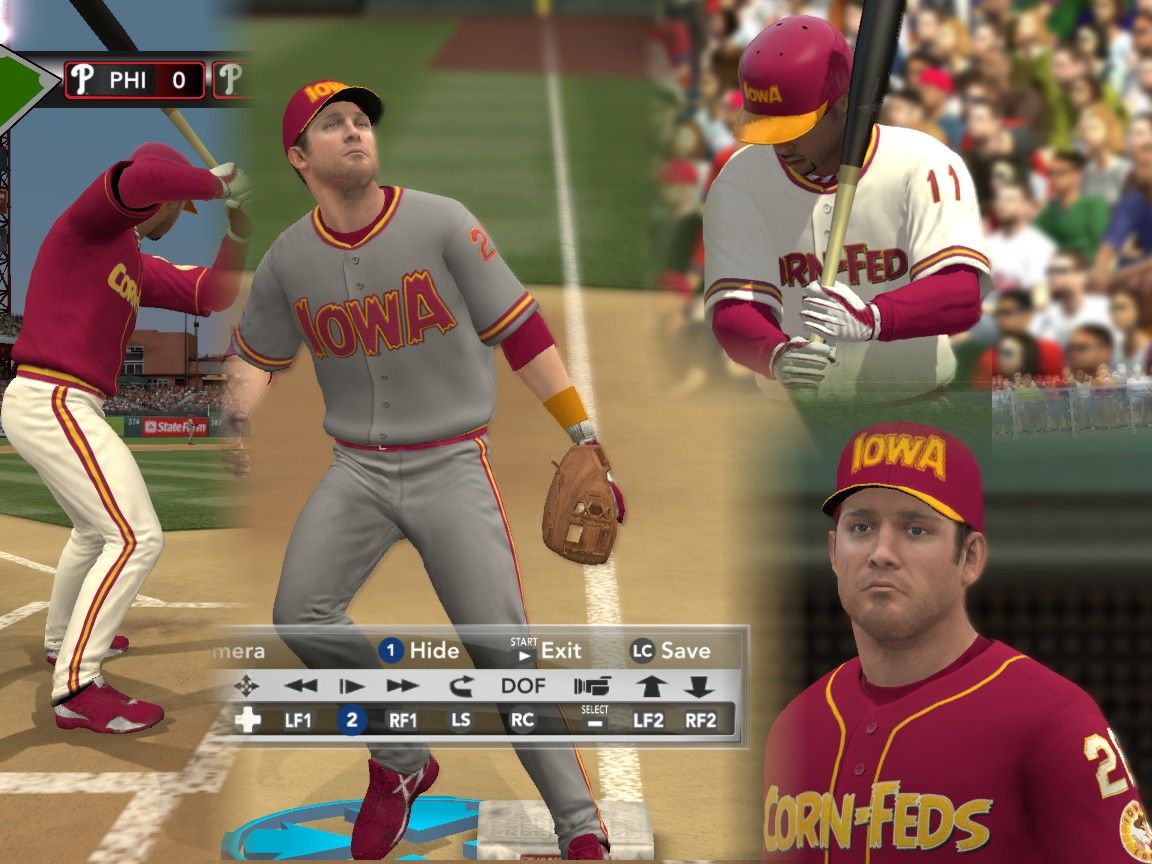
Task: Select the four-way move camera icon
Action: (246, 686)
